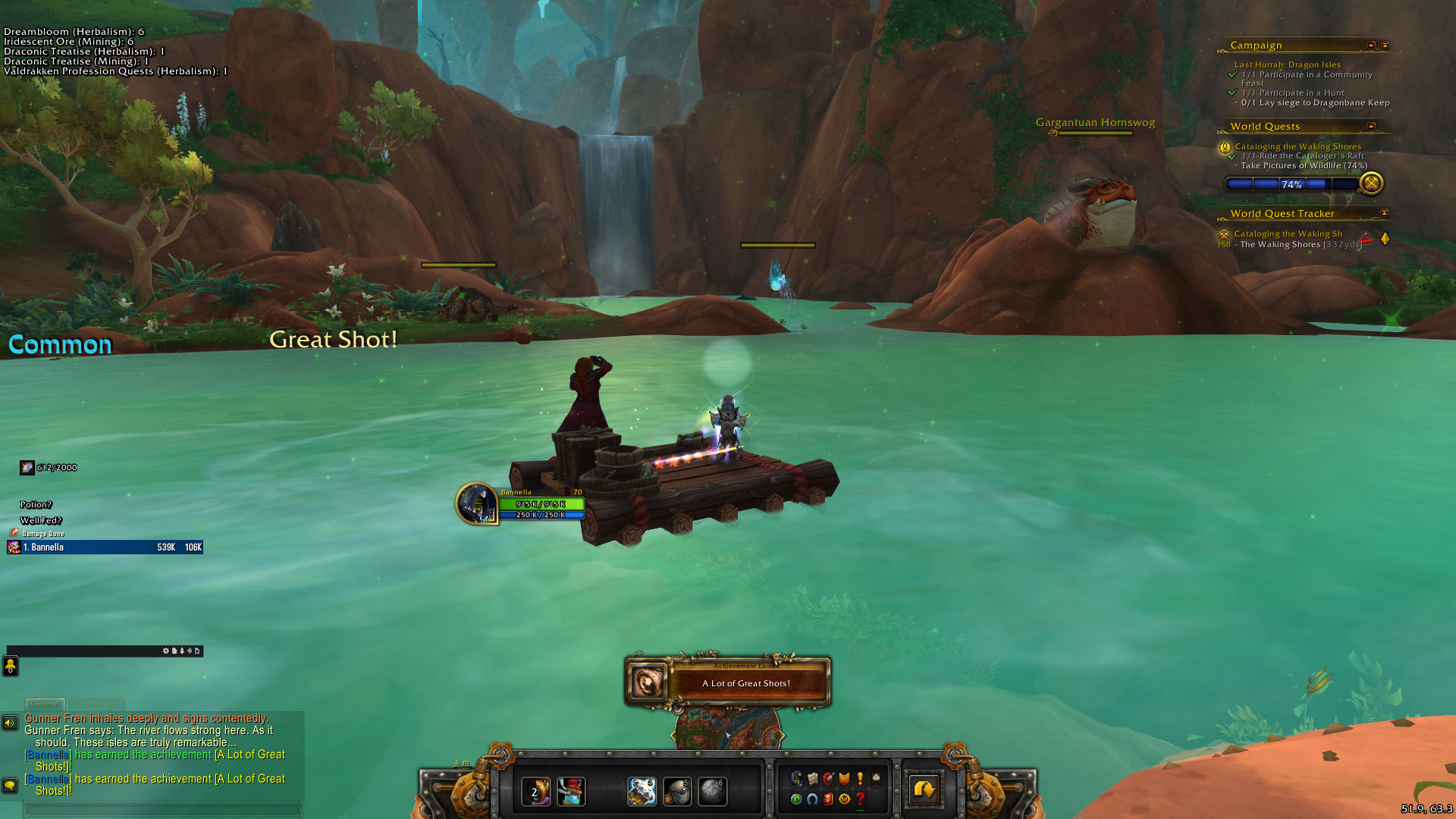
Task: Open the character info micro button
Action: pos(796,778)
